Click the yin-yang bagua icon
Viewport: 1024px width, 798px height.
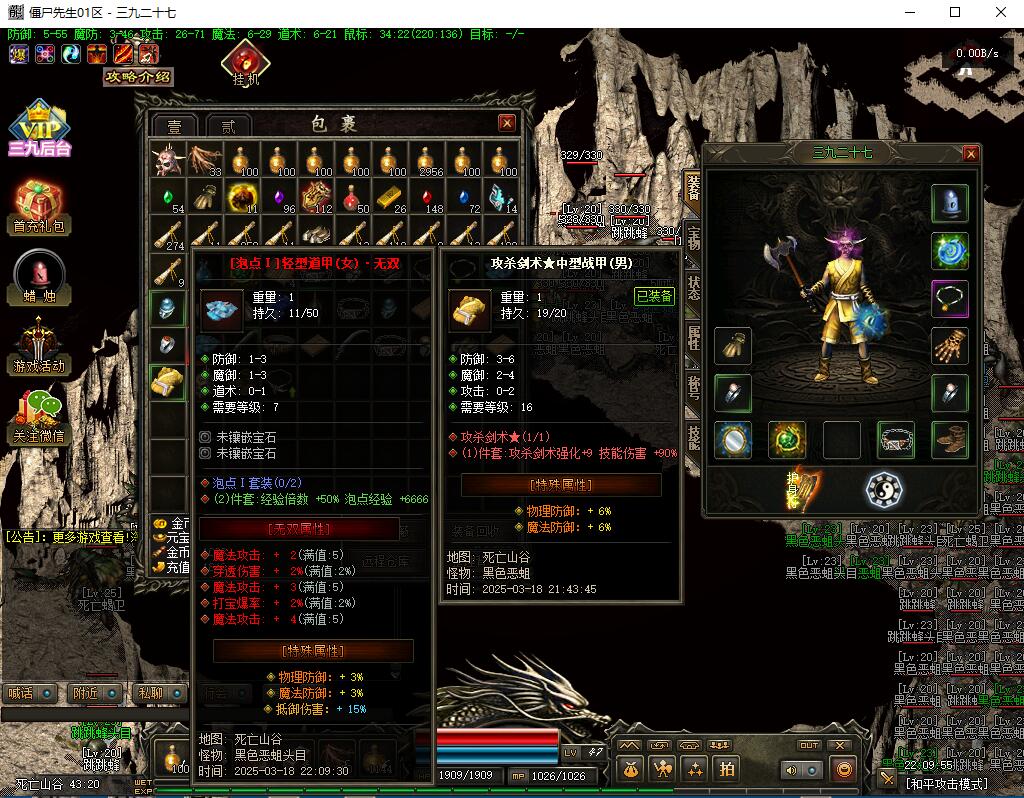pyautogui.click(x=884, y=490)
